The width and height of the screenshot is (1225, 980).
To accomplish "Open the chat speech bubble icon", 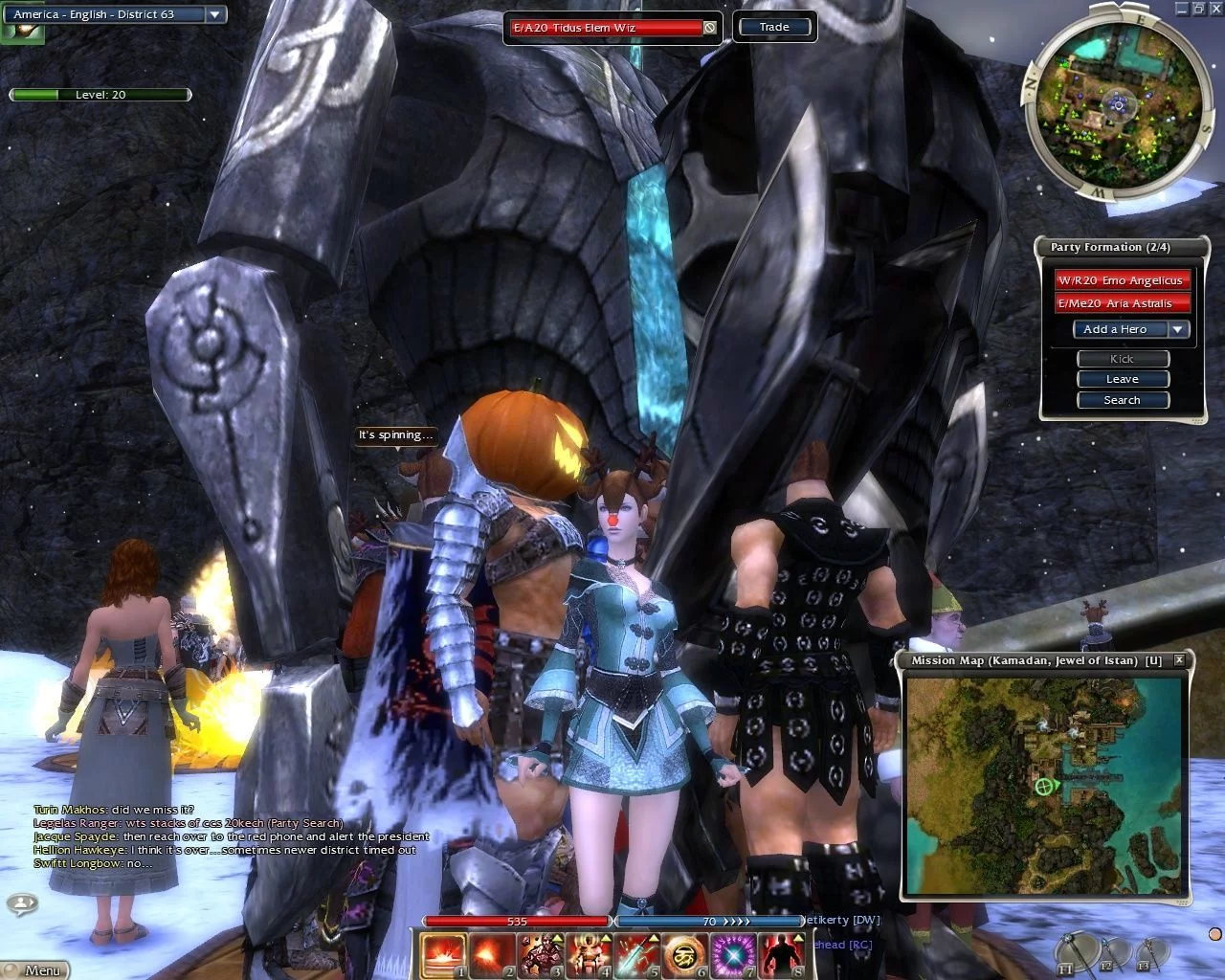I will tap(22, 902).
